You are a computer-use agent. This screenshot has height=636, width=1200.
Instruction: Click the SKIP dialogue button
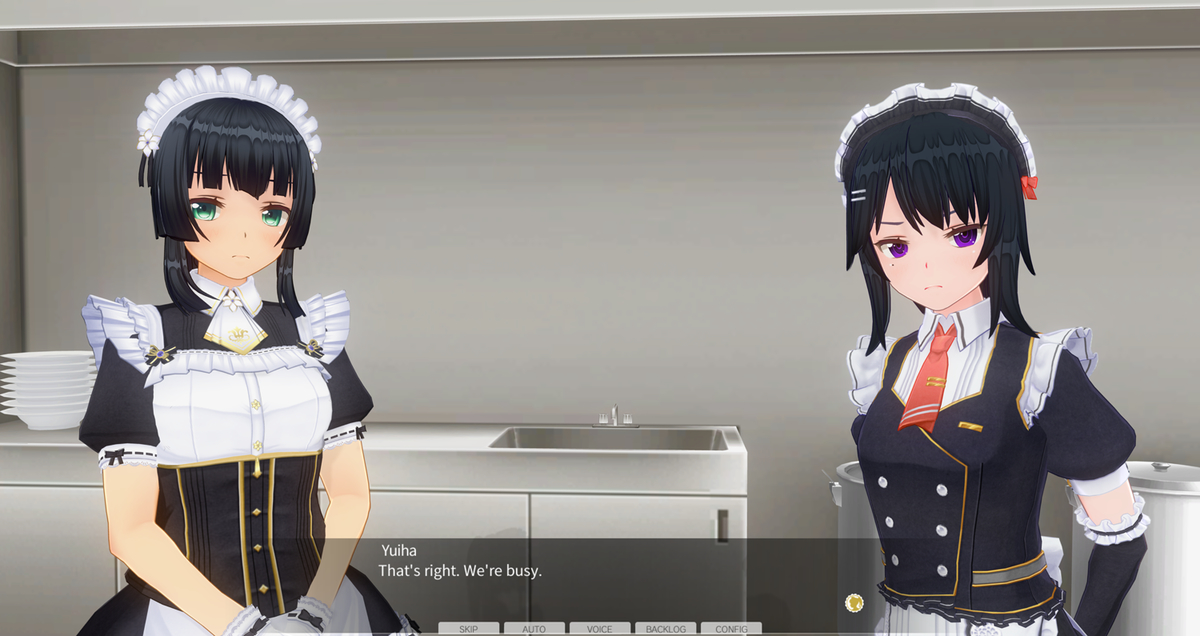[468, 629]
